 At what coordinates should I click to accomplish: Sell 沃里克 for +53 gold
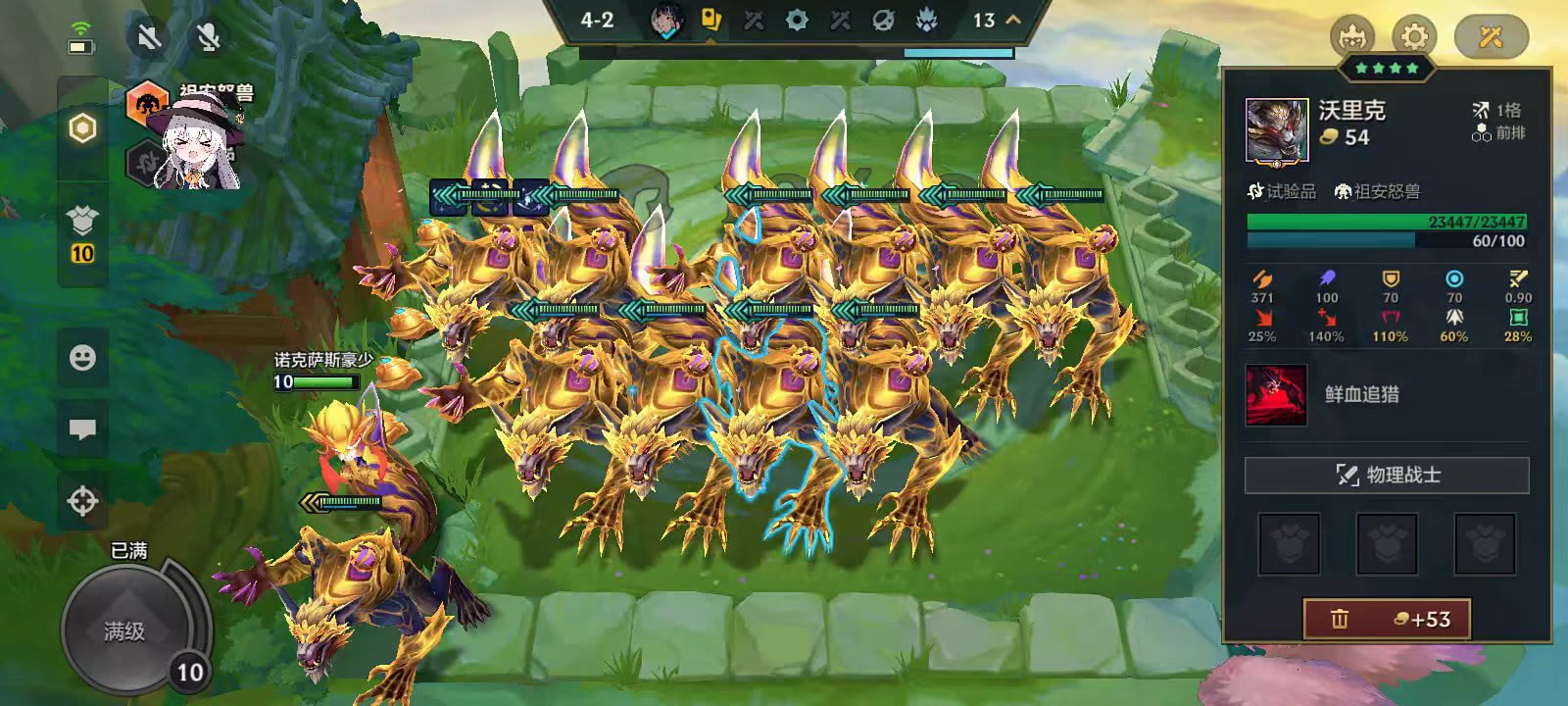tap(1387, 619)
